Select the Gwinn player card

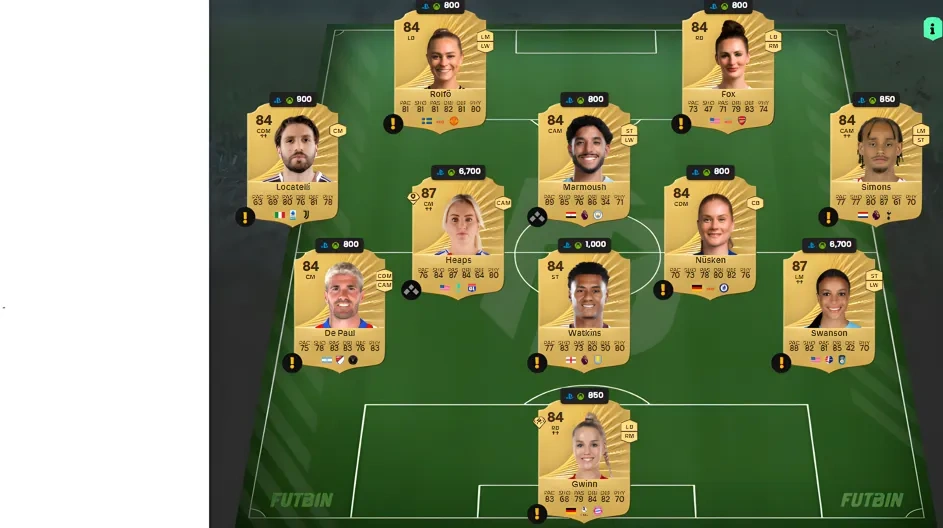584,462
